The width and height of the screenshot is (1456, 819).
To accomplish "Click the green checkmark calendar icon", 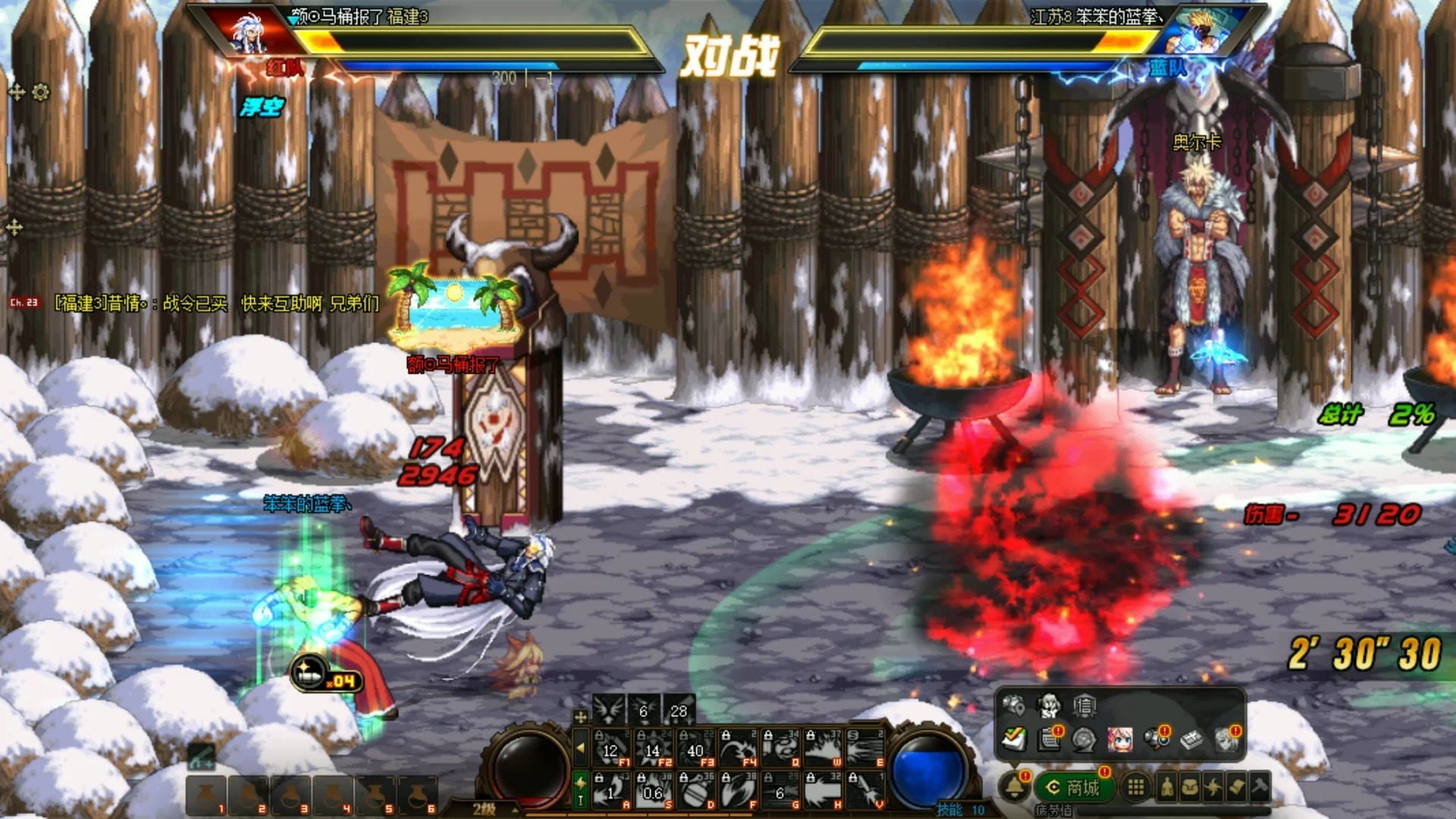I will click(x=1013, y=739).
